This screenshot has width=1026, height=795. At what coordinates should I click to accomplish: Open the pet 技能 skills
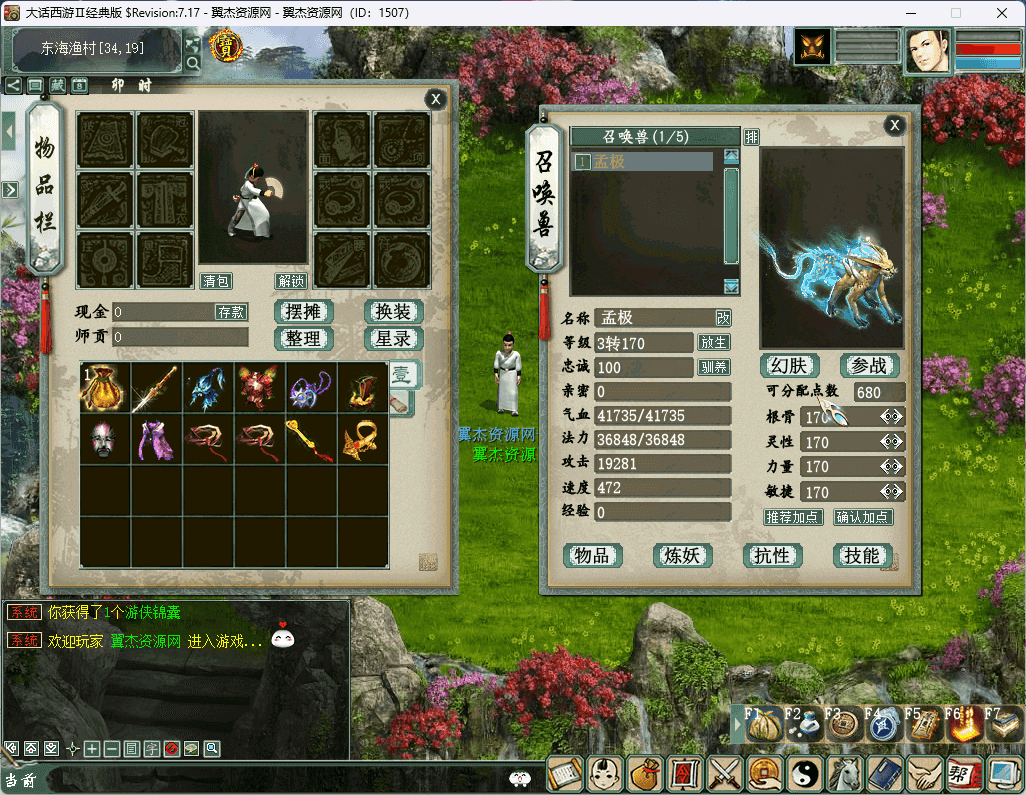[x=862, y=556]
